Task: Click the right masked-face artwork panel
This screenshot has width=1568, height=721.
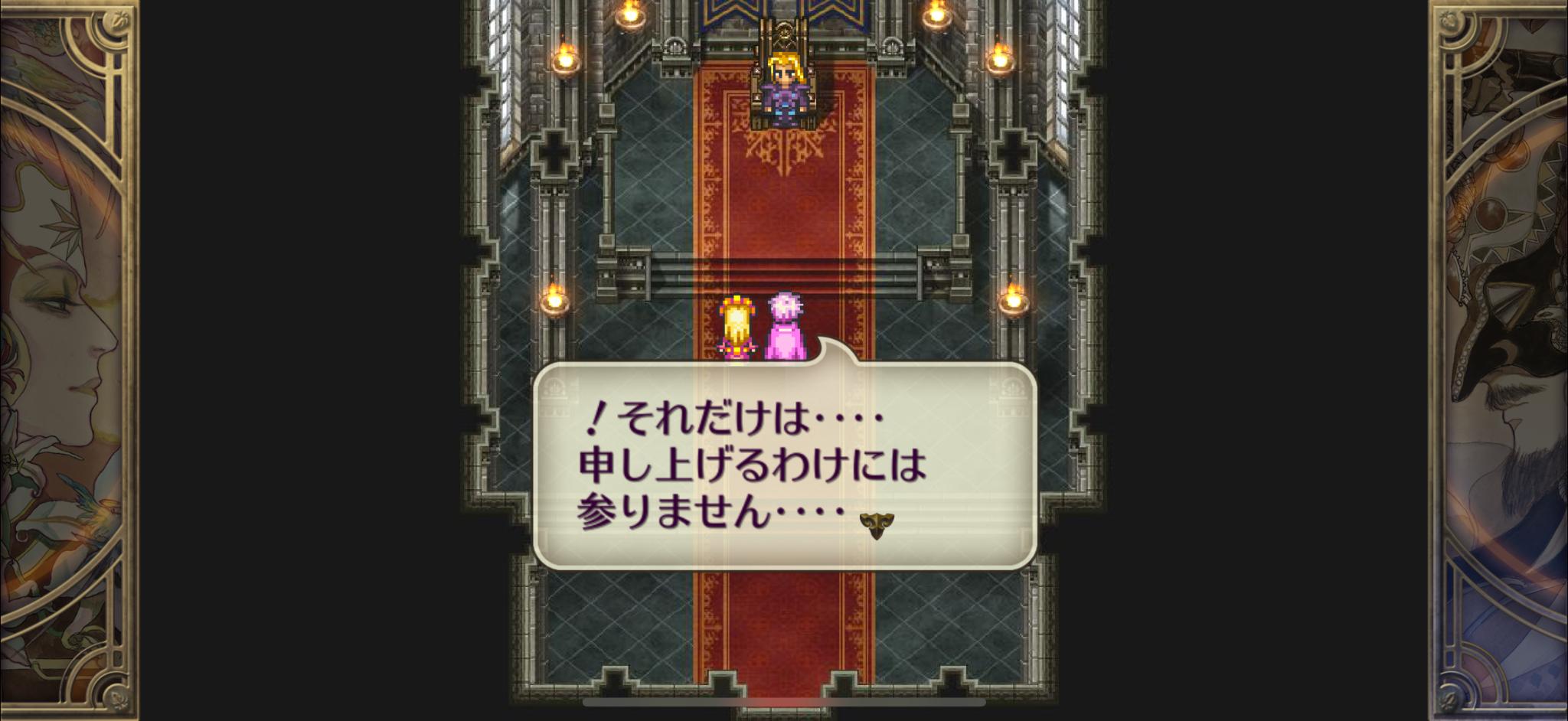Action: tap(1501, 360)
